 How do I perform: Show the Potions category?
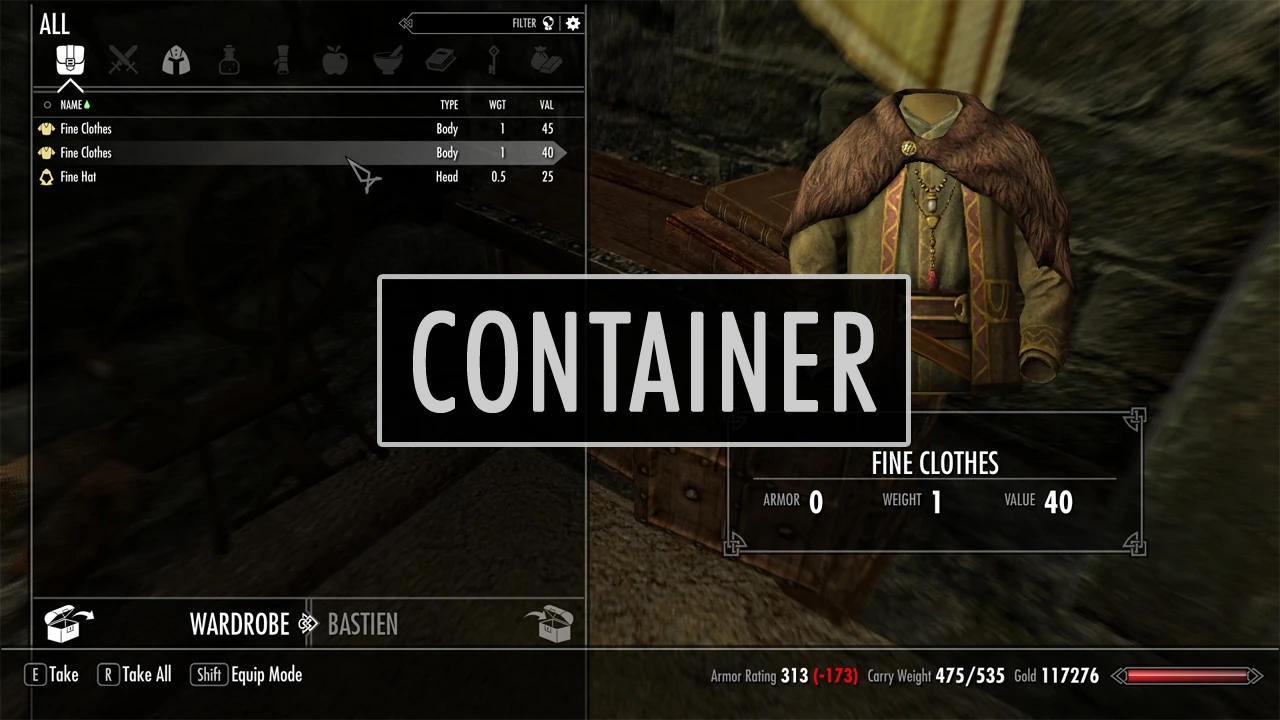[x=229, y=60]
